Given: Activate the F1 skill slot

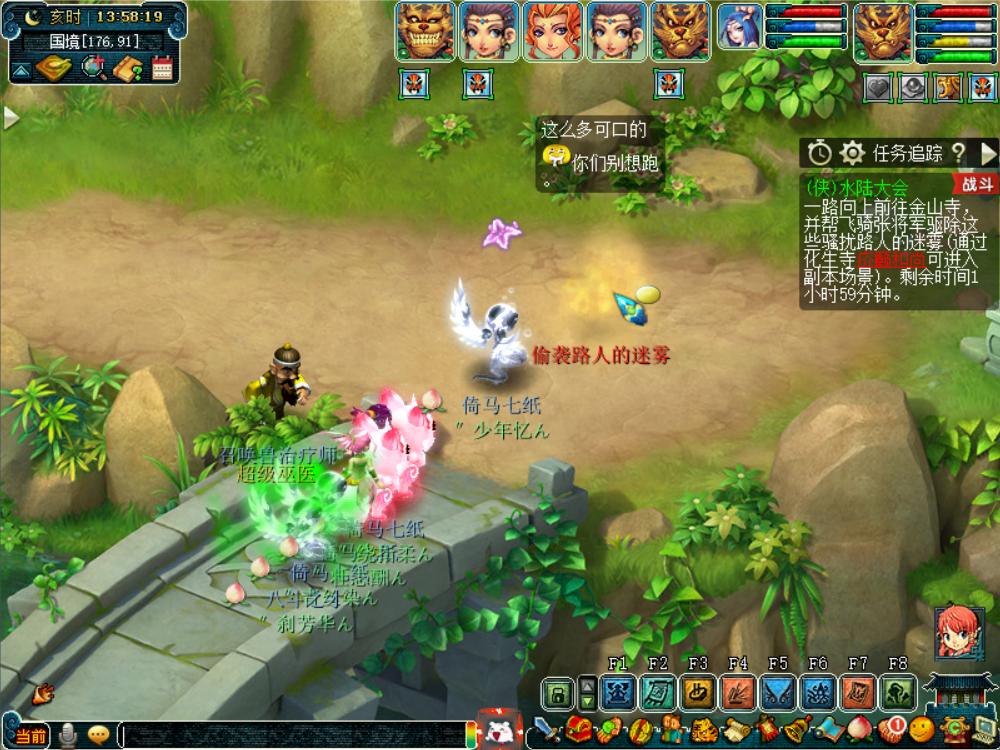Looking at the screenshot, I should tap(618, 692).
